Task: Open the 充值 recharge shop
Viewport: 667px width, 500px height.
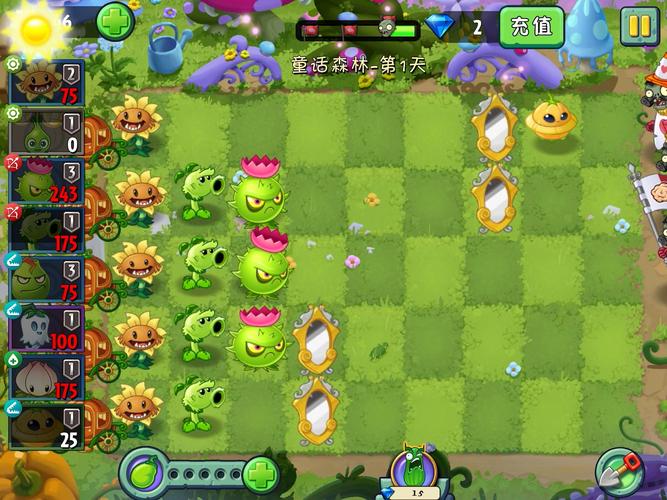Action: pos(530,26)
